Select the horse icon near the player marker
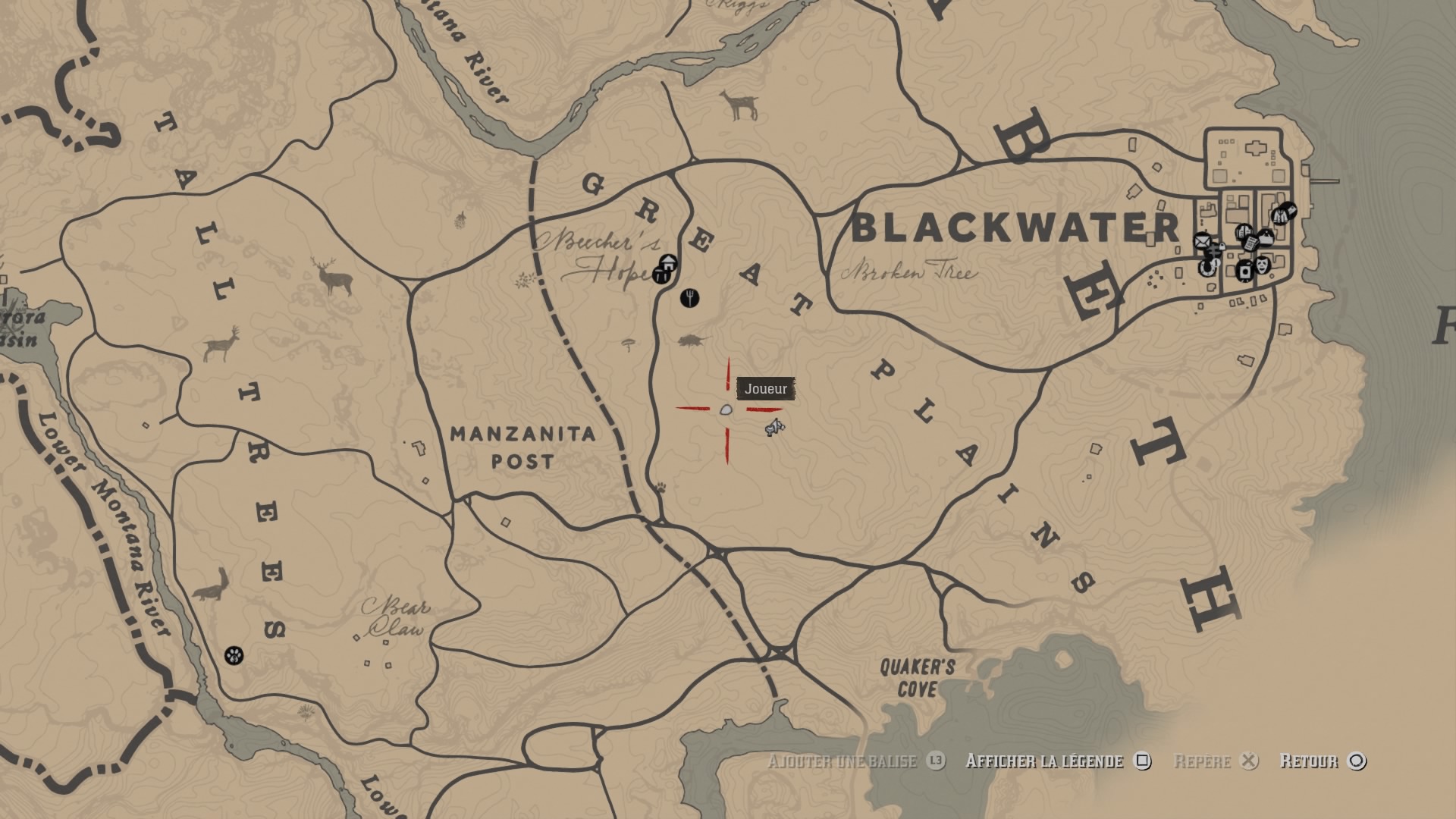Screen dimensions: 1456x819 point(775,429)
